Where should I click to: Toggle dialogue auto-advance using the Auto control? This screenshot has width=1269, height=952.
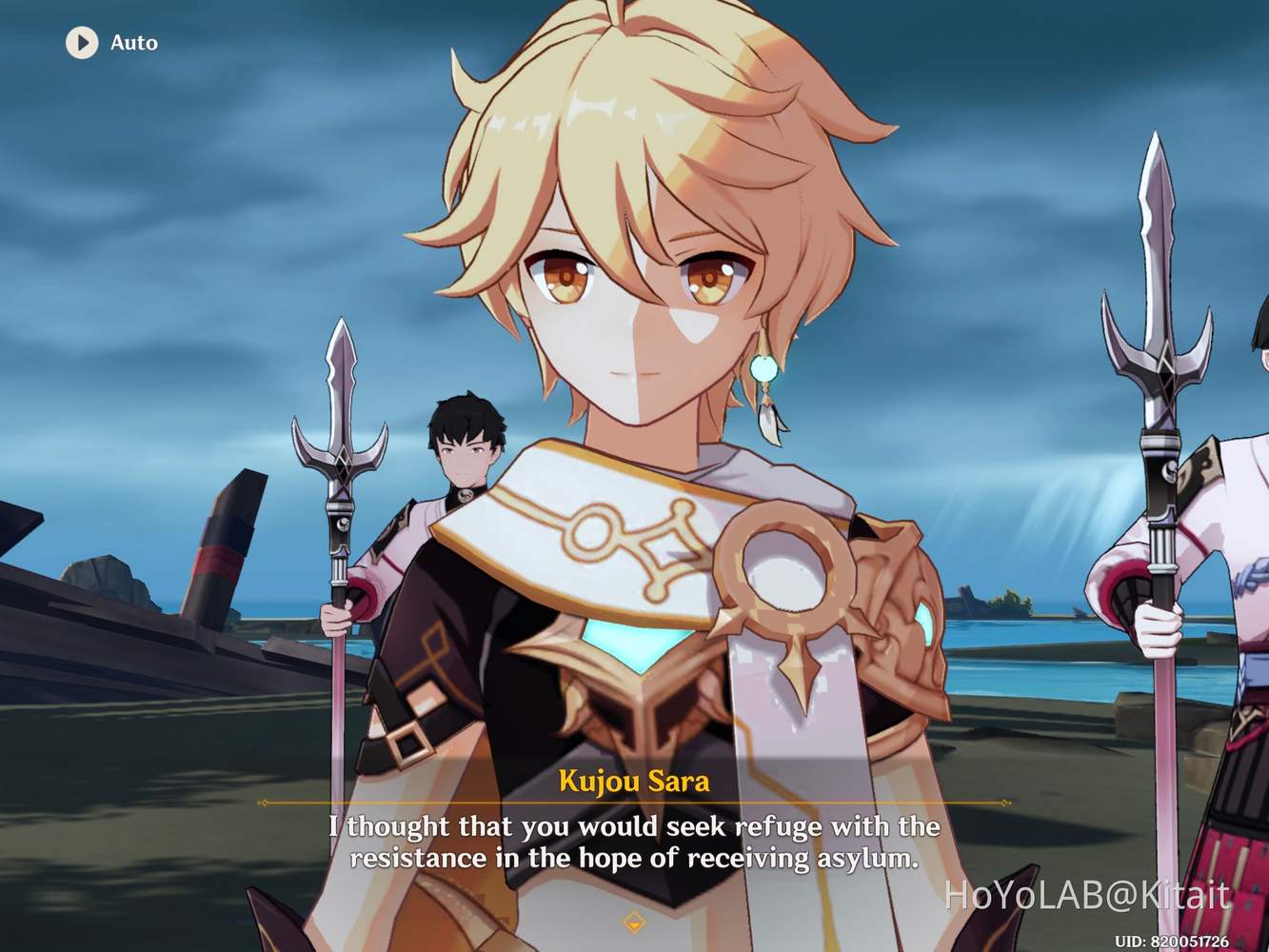coord(105,42)
